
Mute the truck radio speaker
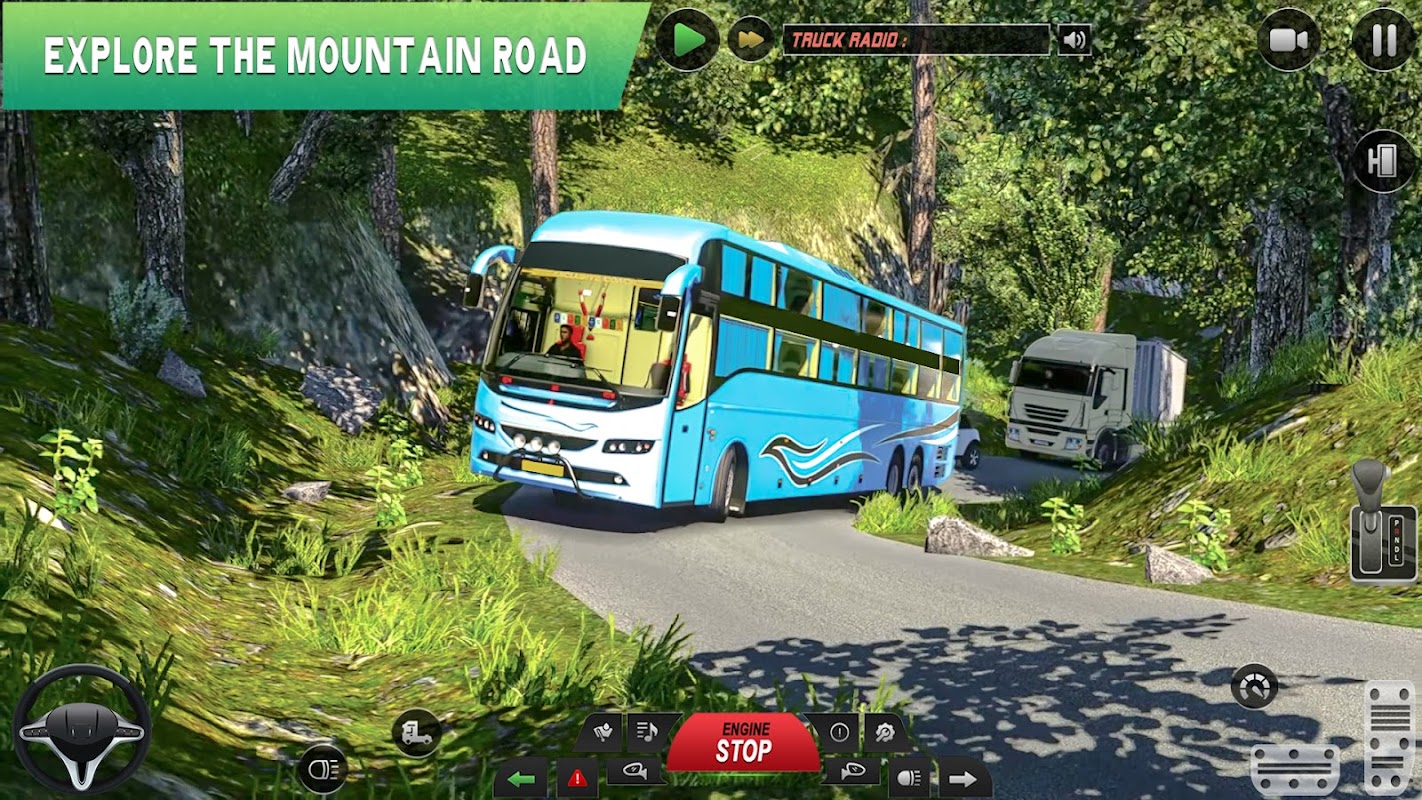tap(1074, 40)
